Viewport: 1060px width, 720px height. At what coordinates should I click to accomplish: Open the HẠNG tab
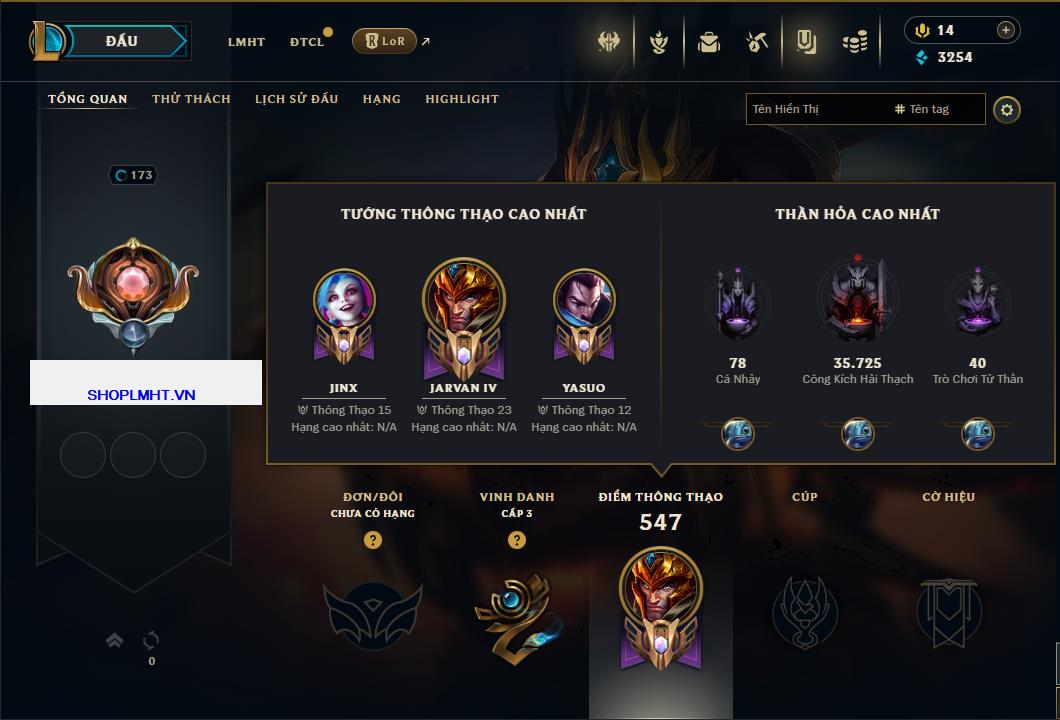point(382,99)
